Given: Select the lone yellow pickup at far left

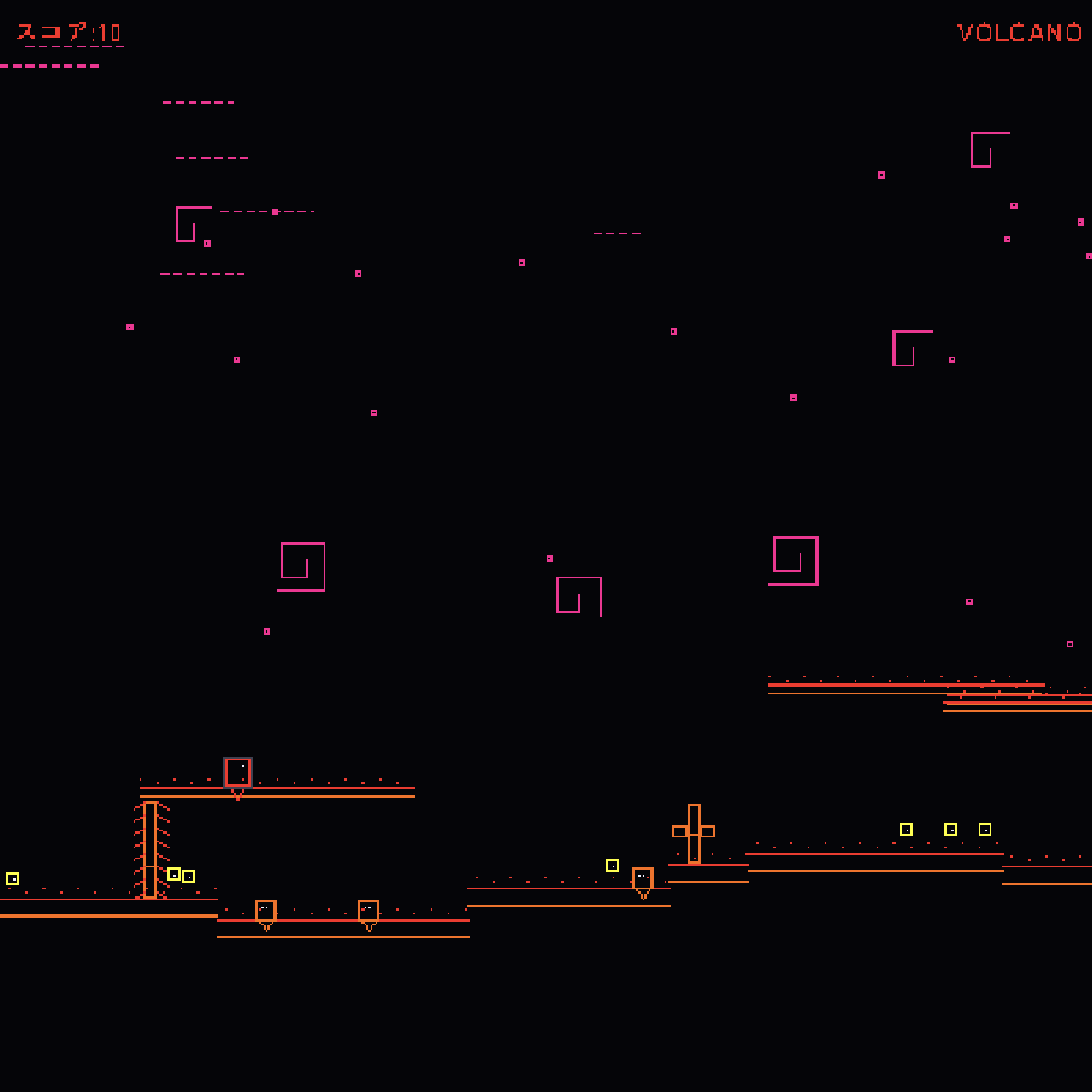Looking at the screenshot, I should [x=13, y=878].
